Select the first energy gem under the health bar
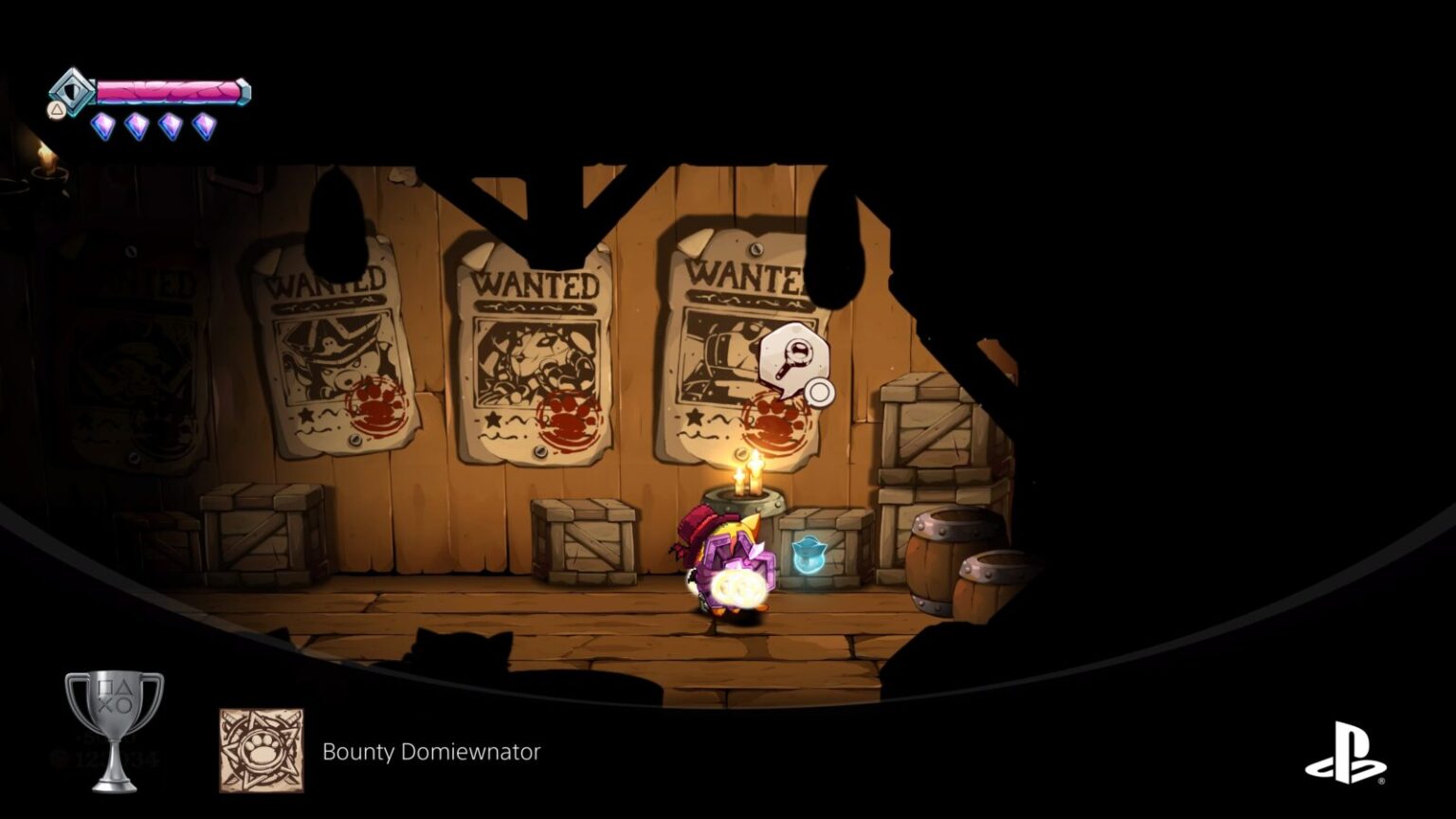 [102, 126]
